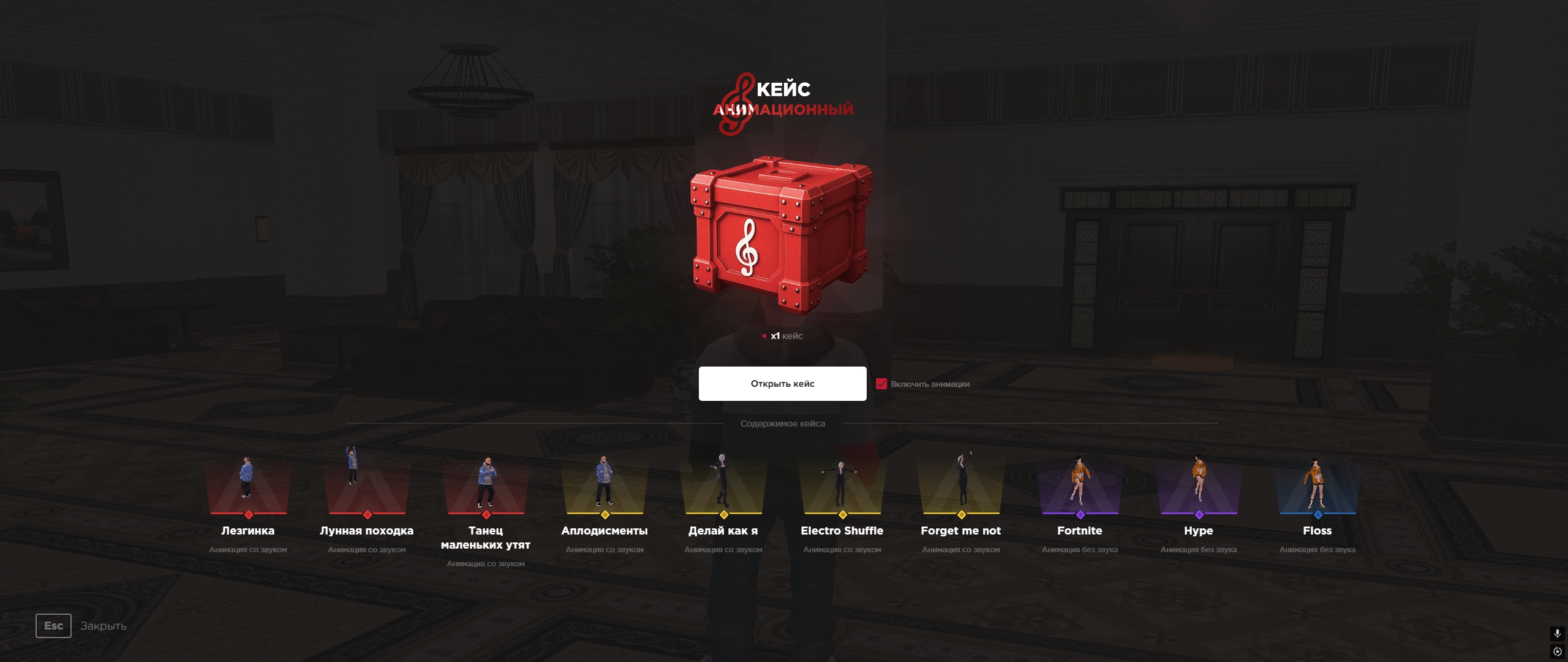This screenshot has width=1568, height=662.
Task: Toggle the "Включить анимации" checkbox
Action: (881, 384)
